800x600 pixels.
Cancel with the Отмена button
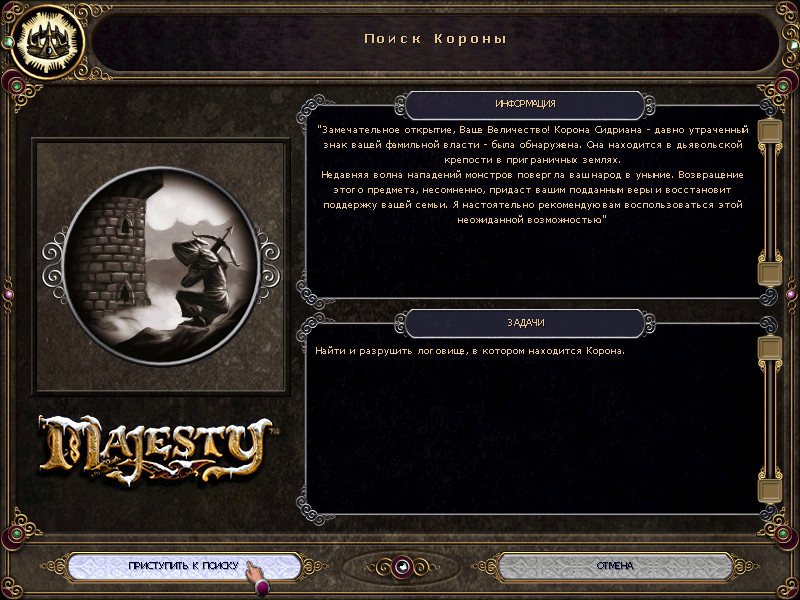(x=614, y=566)
